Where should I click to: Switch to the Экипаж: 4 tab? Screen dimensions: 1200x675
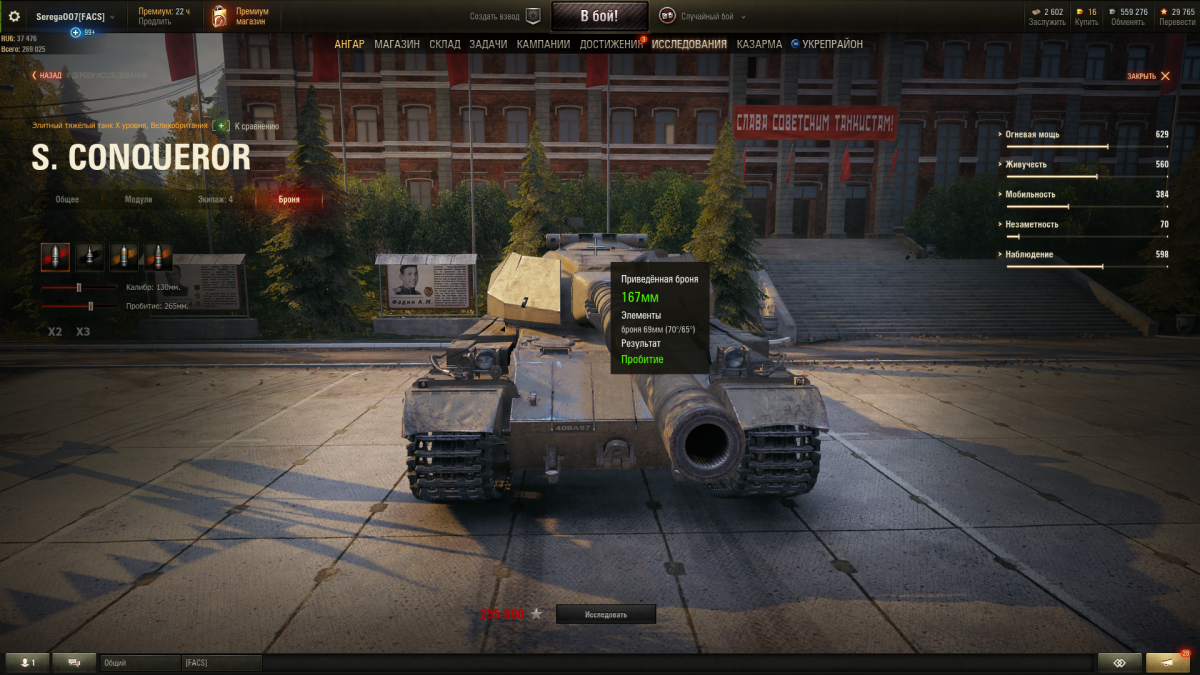coord(215,199)
